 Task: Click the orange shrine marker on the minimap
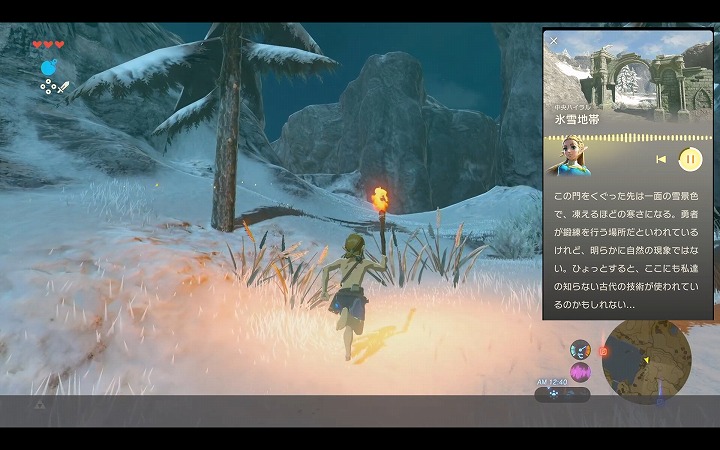[603, 351]
